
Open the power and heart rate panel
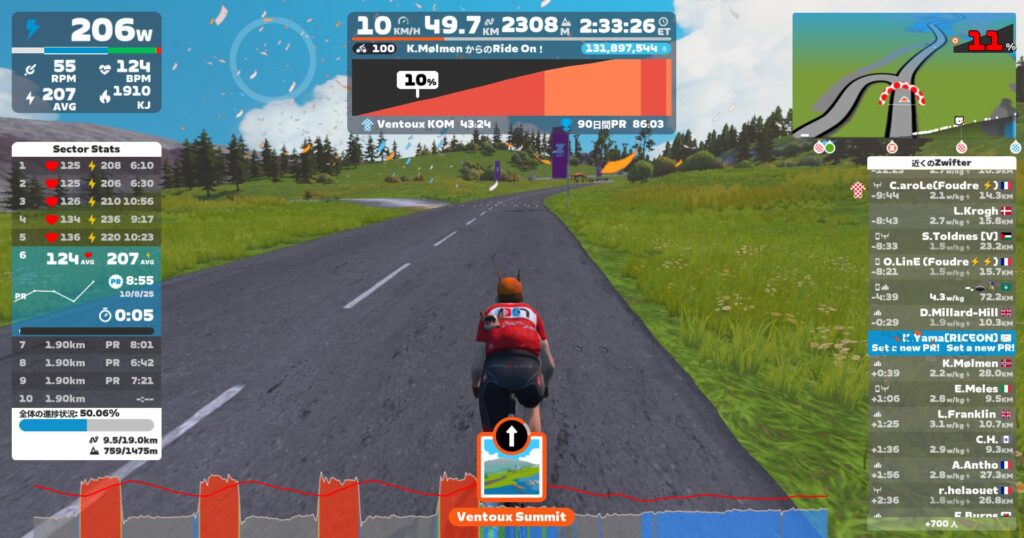coord(85,62)
